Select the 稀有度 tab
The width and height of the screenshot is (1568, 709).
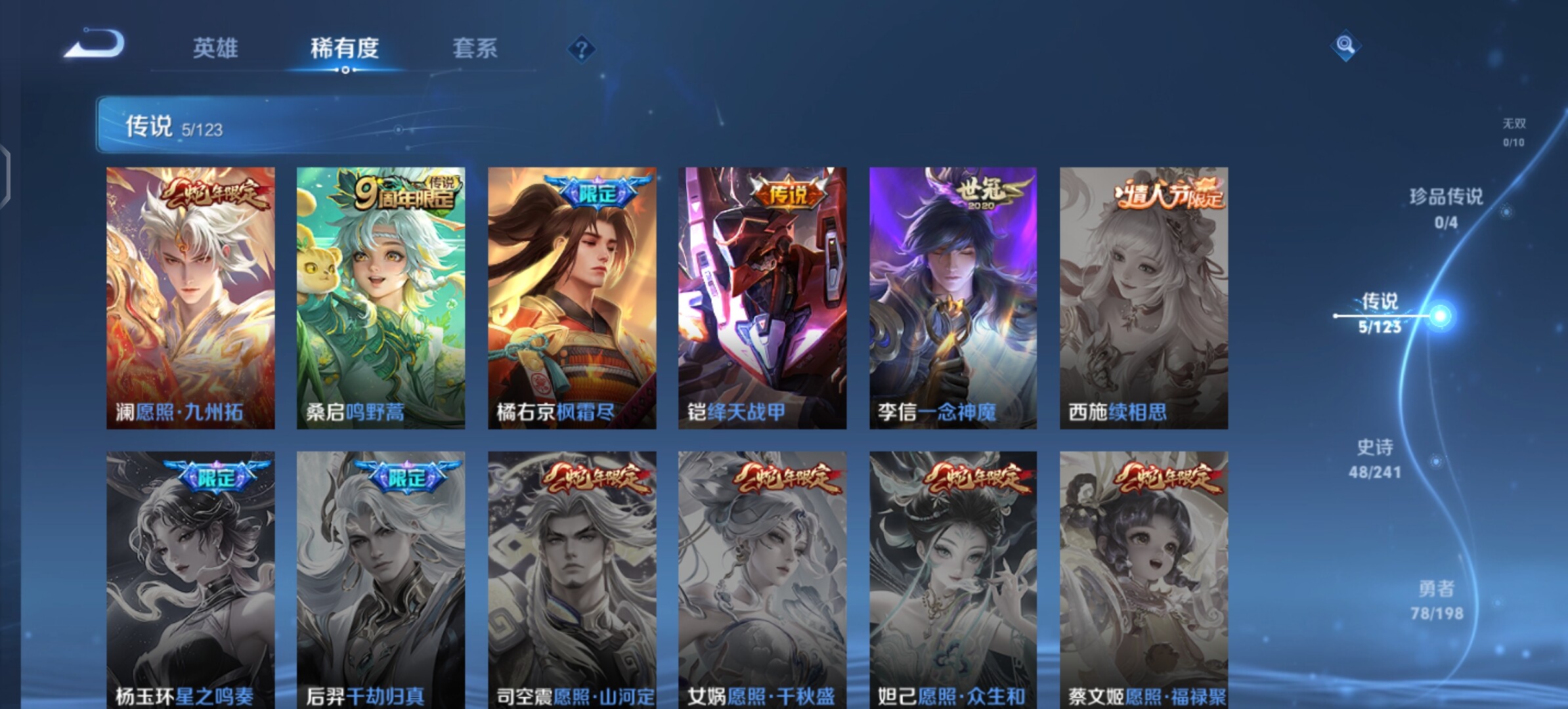coord(345,48)
